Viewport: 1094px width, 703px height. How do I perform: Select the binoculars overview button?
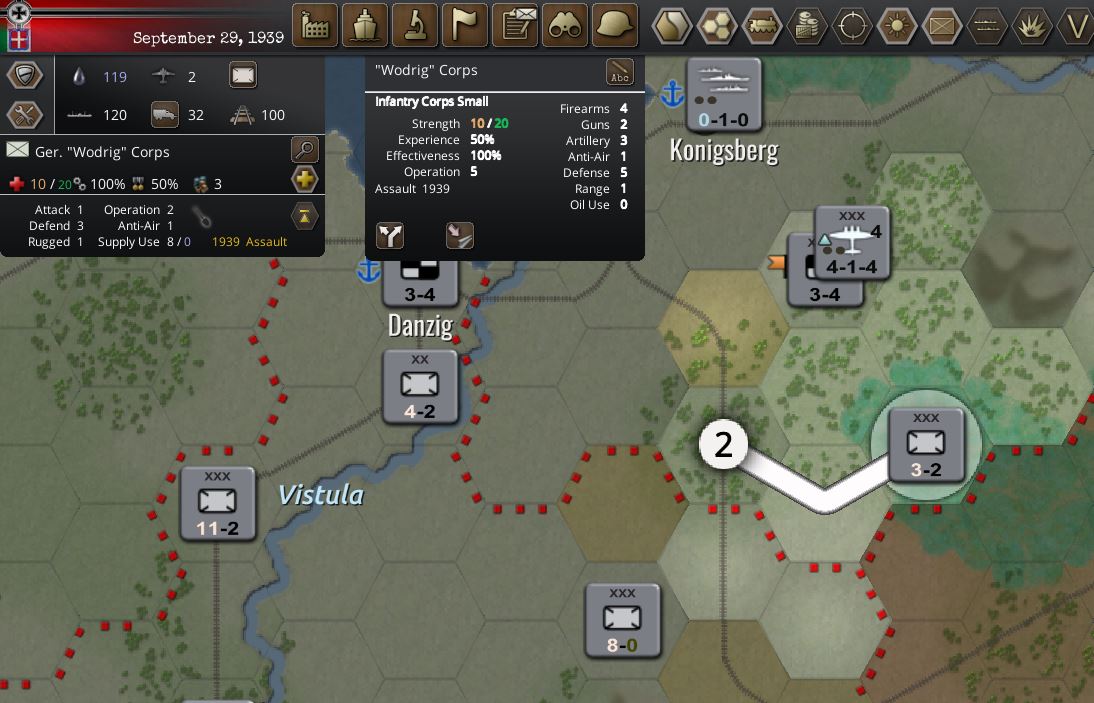point(565,25)
